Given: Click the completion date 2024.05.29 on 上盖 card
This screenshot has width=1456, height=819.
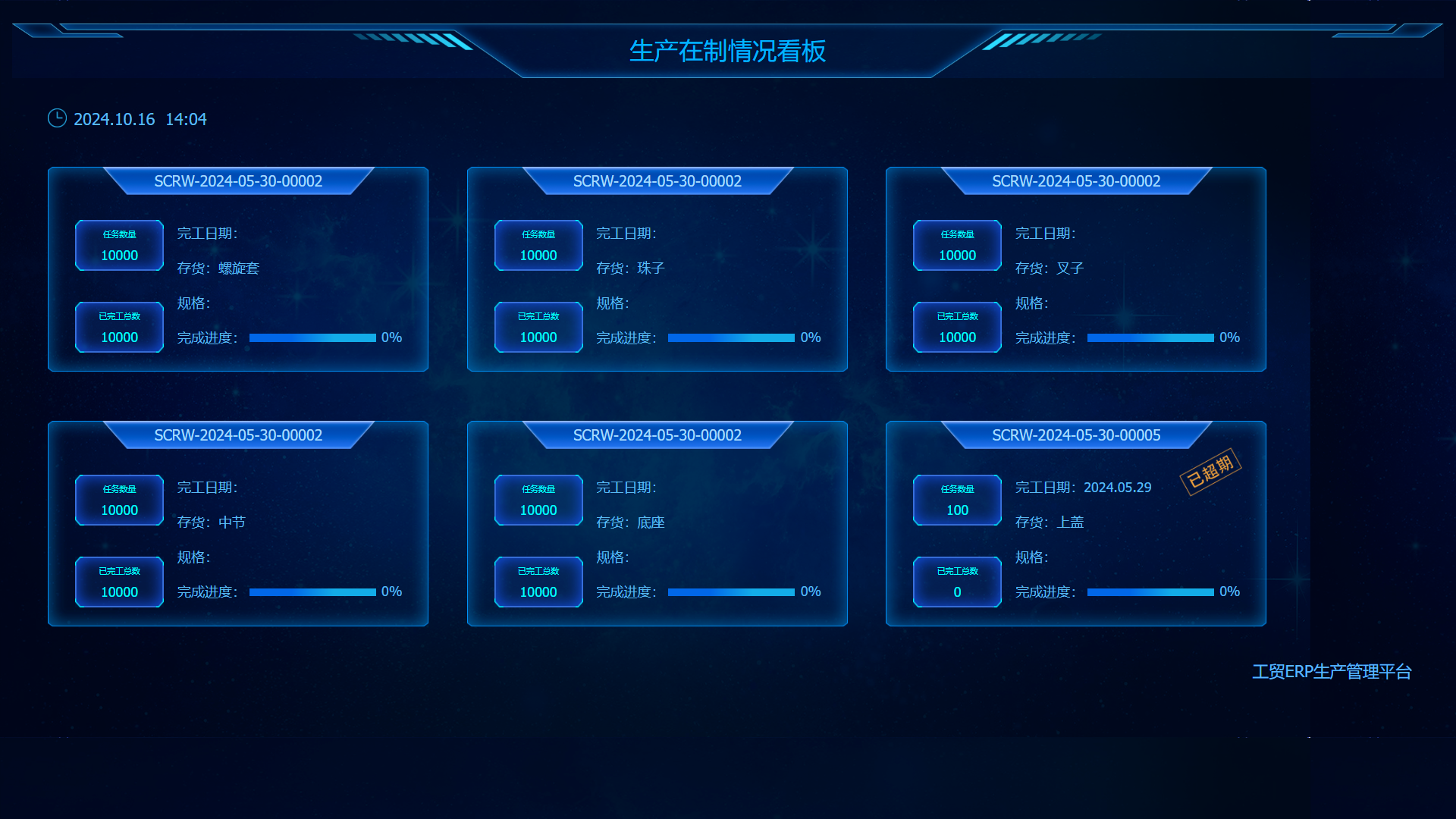Looking at the screenshot, I should (x=1118, y=488).
